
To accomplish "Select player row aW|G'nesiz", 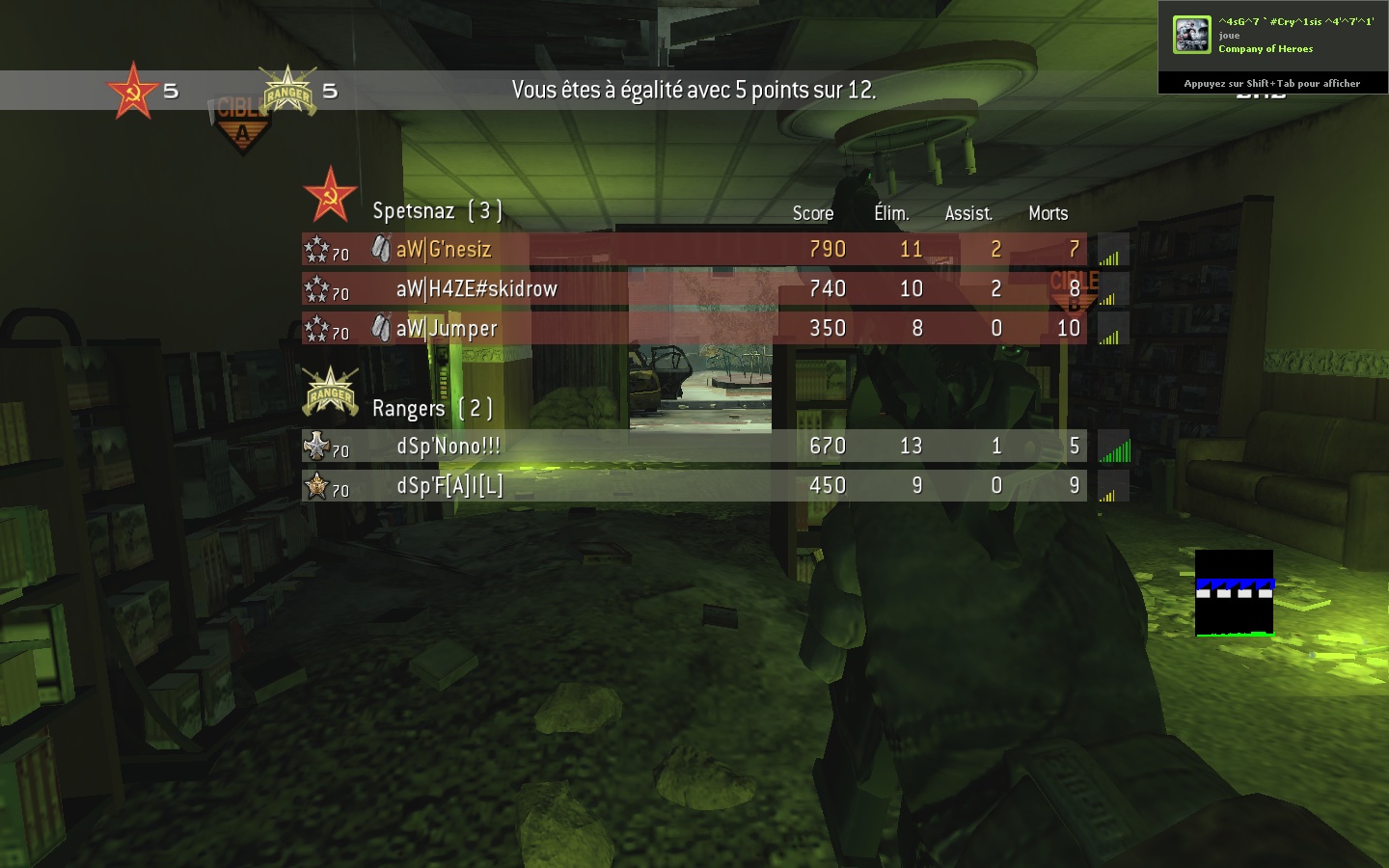I will coord(694,250).
